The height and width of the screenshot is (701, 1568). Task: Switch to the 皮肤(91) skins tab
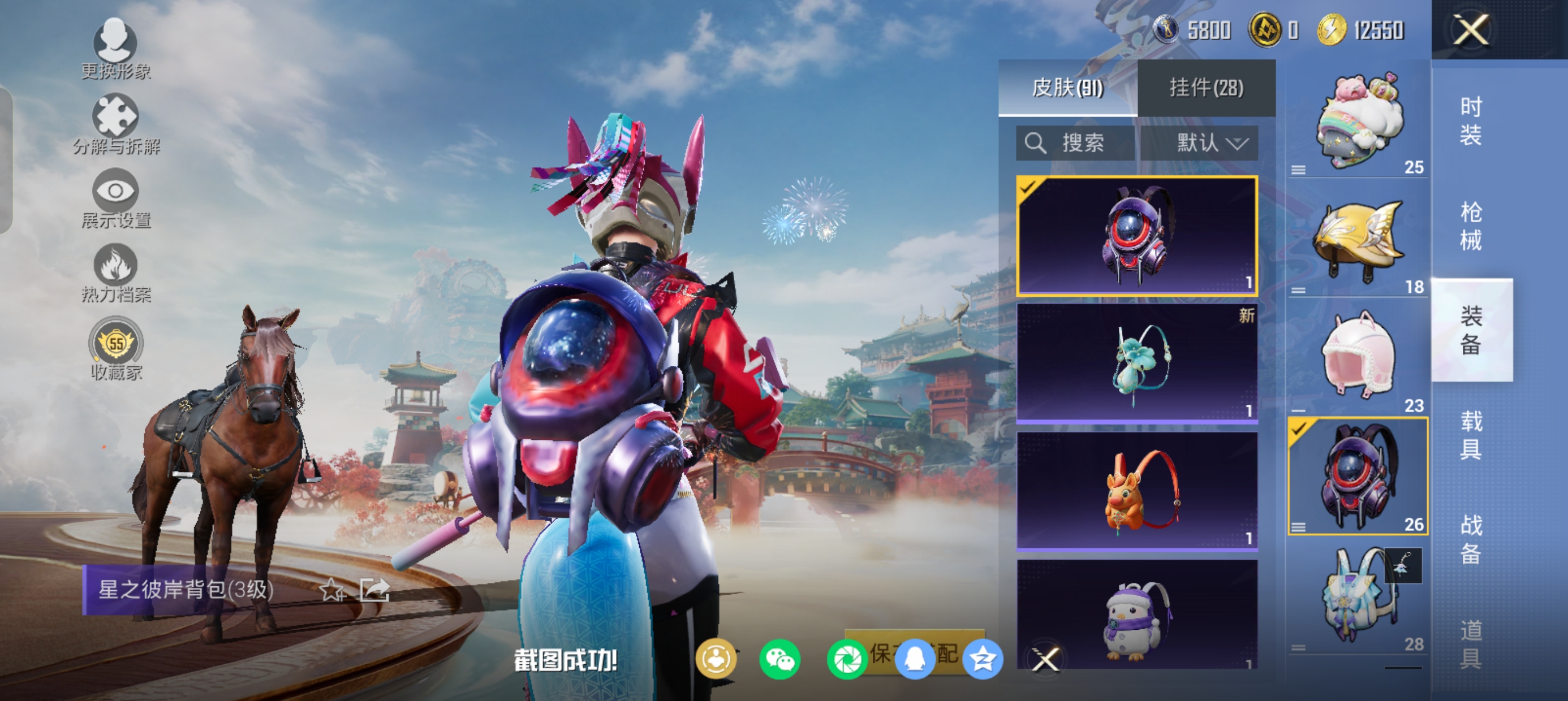click(x=1067, y=88)
